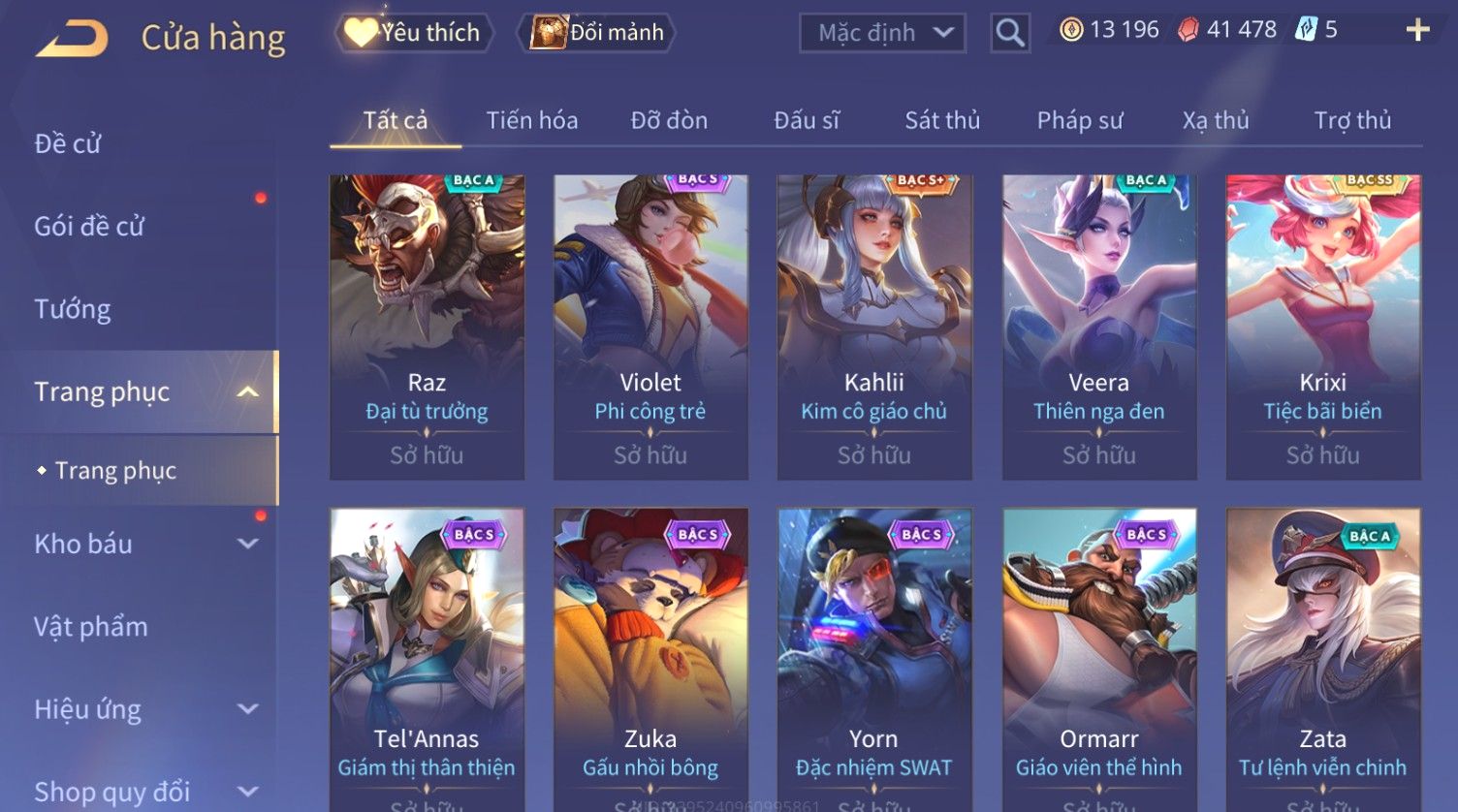Image resolution: width=1458 pixels, height=812 pixels.
Task: Open the Tướng heroes section
Action: tap(73, 309)
